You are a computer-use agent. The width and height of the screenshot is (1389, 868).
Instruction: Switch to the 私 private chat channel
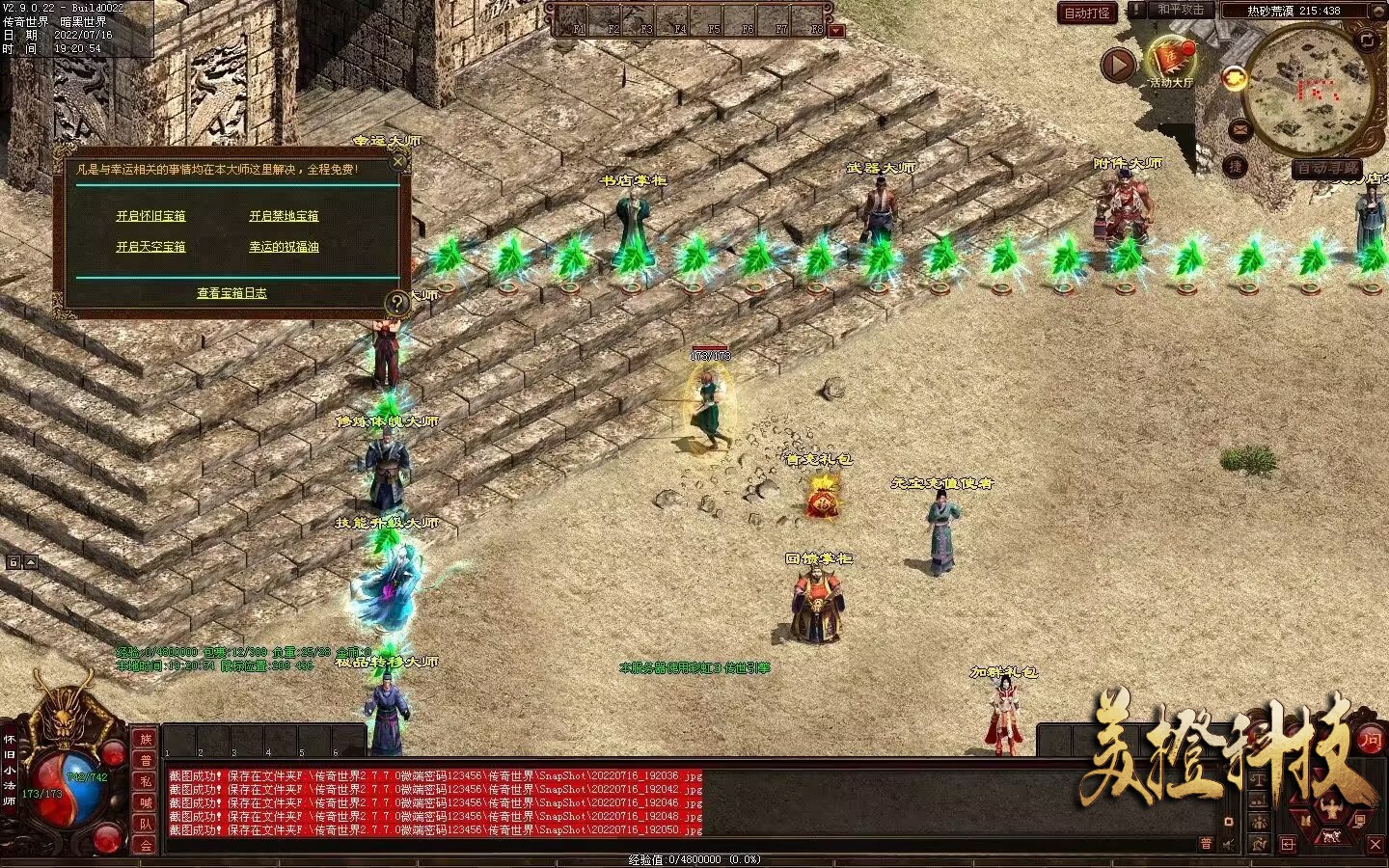click(x=146, y=781)
